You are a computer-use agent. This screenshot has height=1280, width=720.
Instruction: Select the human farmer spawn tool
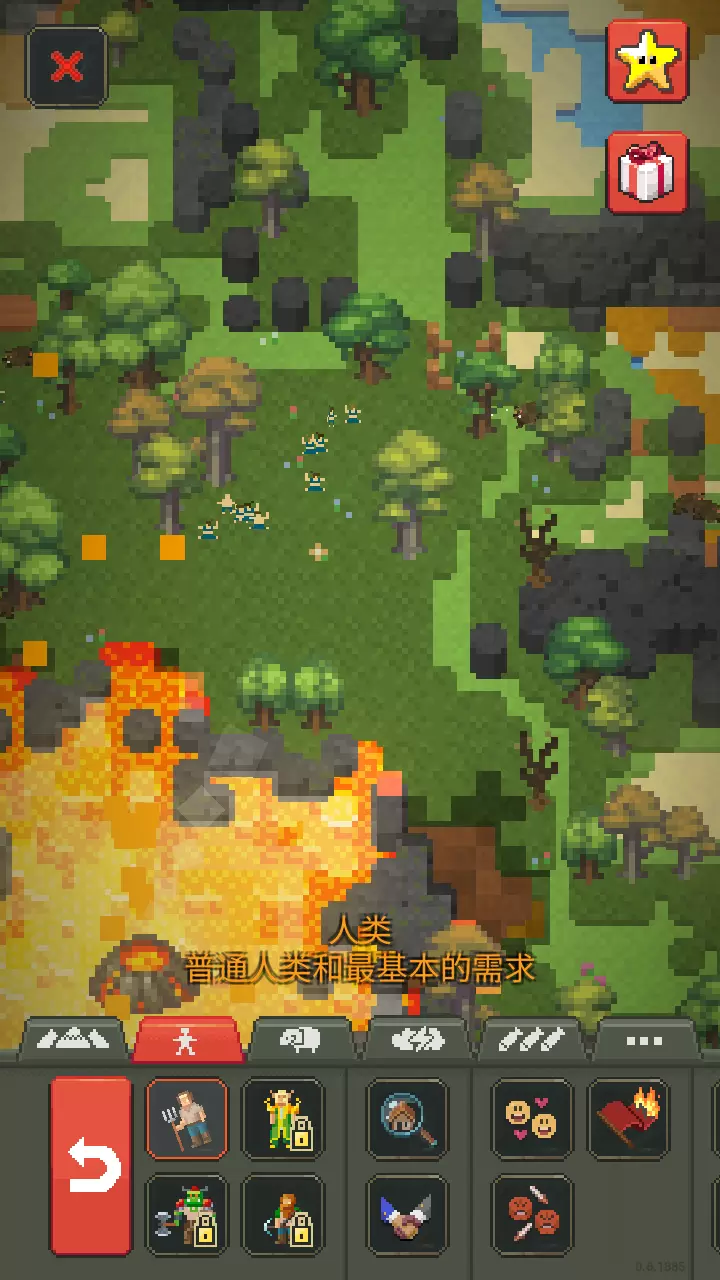[x=187, y=1118]
